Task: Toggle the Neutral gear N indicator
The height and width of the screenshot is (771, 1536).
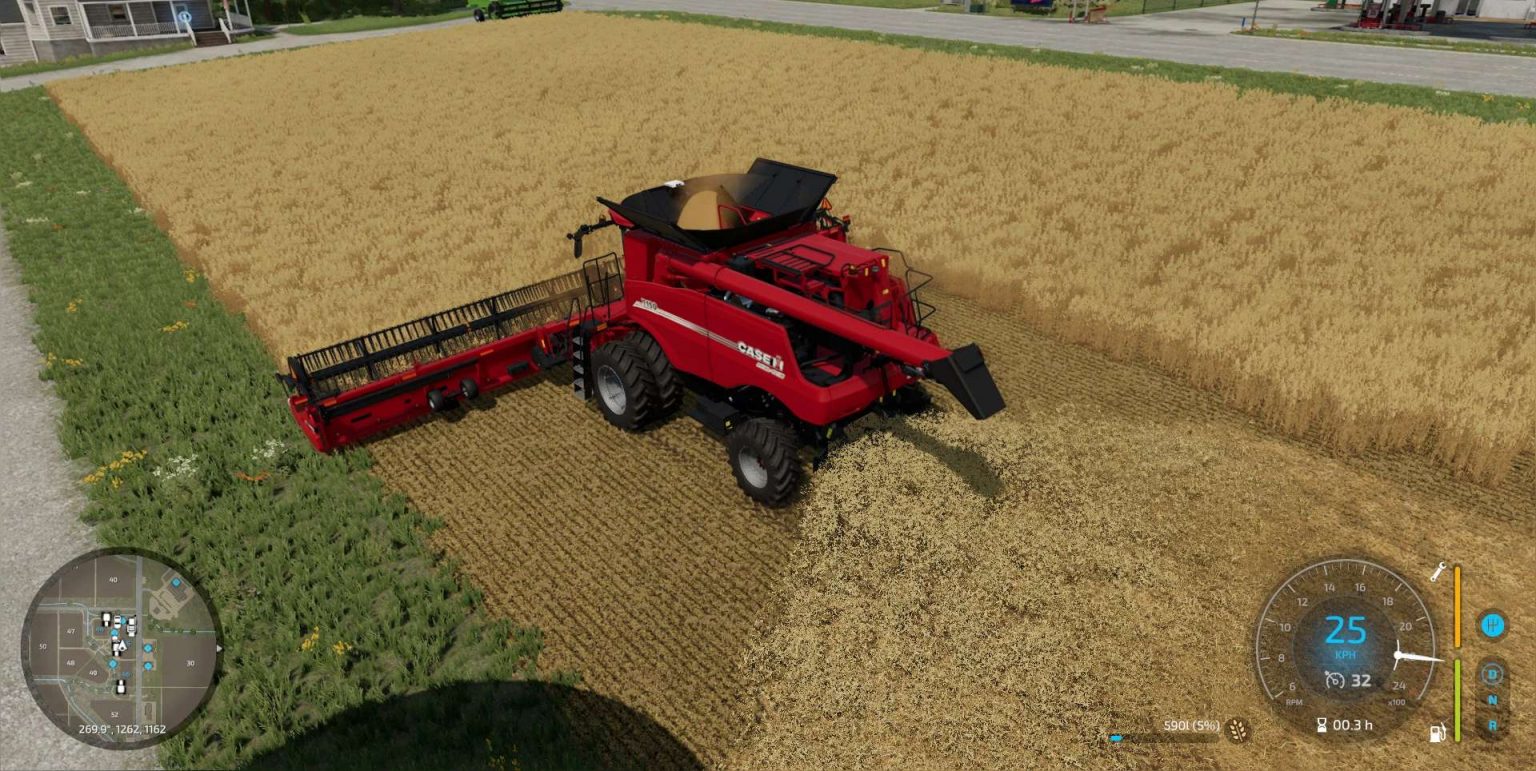Action: pos(1495,698)
